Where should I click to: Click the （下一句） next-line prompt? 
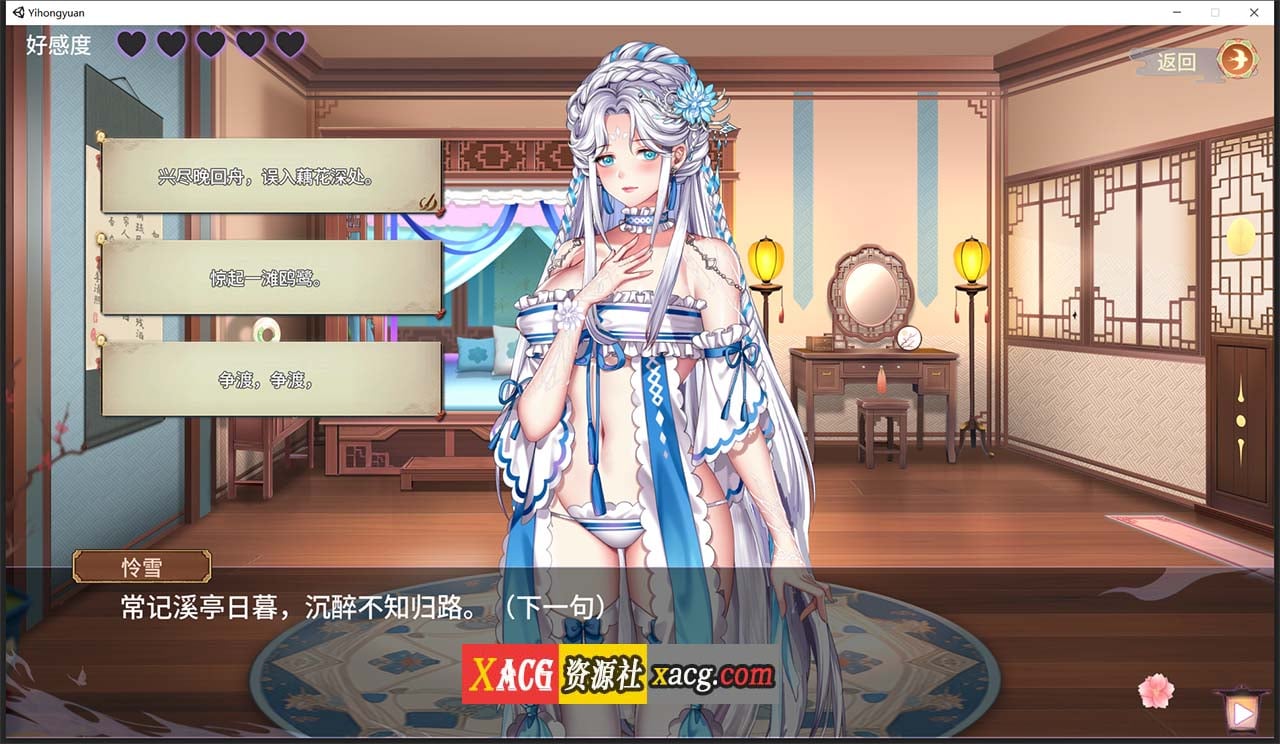551,604
